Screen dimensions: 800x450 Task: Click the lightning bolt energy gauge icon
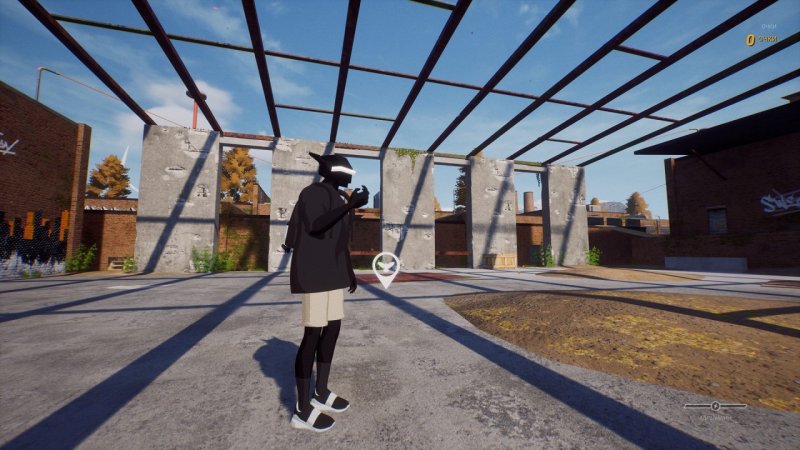715,406
